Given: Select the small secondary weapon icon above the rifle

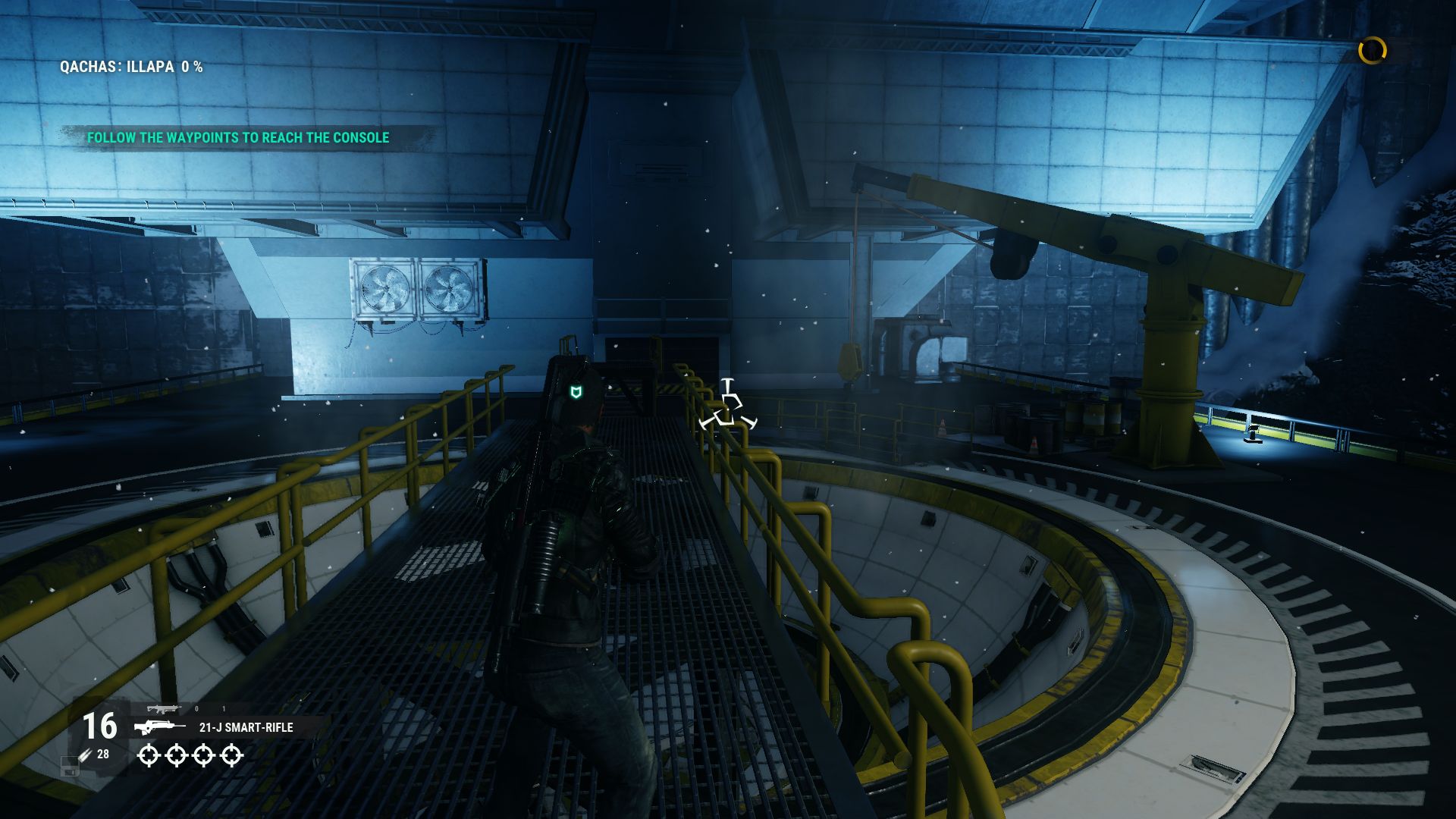Looking at the screenshot, I should coord(164,709).
